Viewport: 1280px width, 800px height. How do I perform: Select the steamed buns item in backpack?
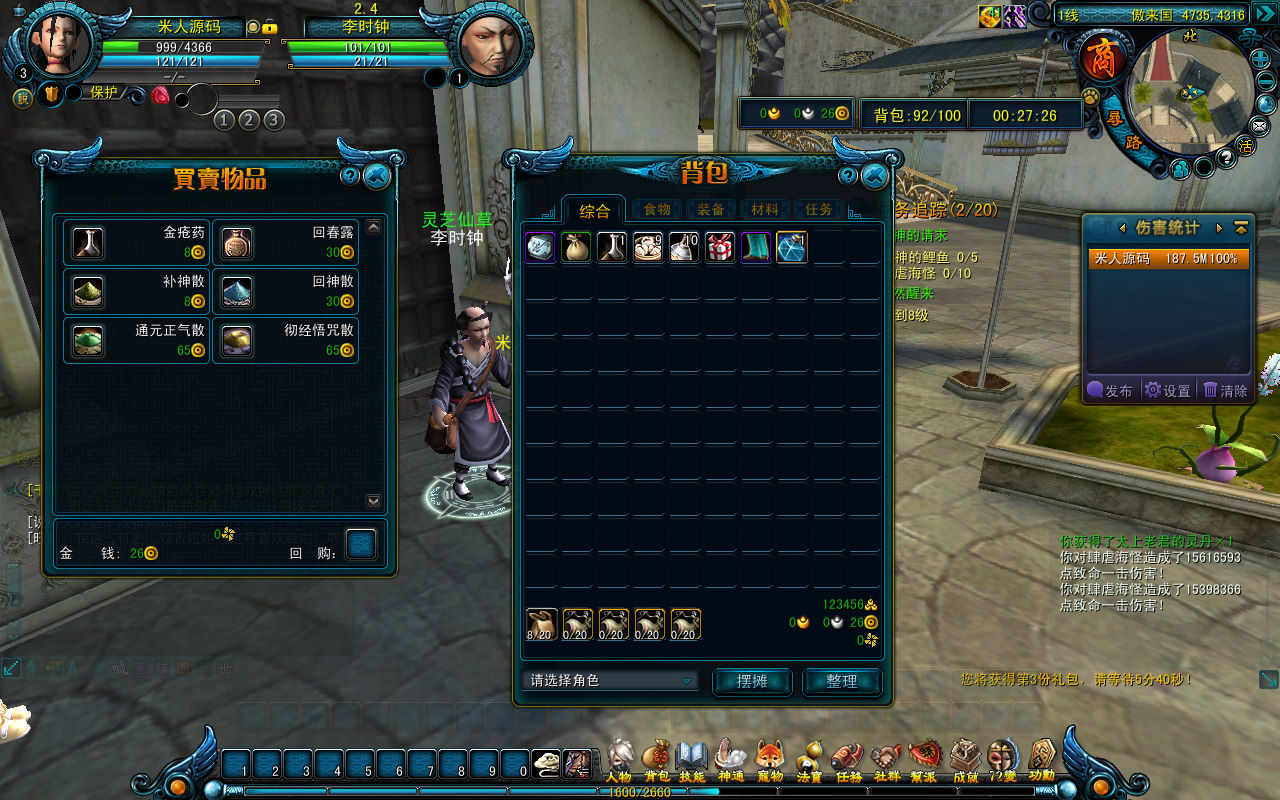tap(648, 247)
